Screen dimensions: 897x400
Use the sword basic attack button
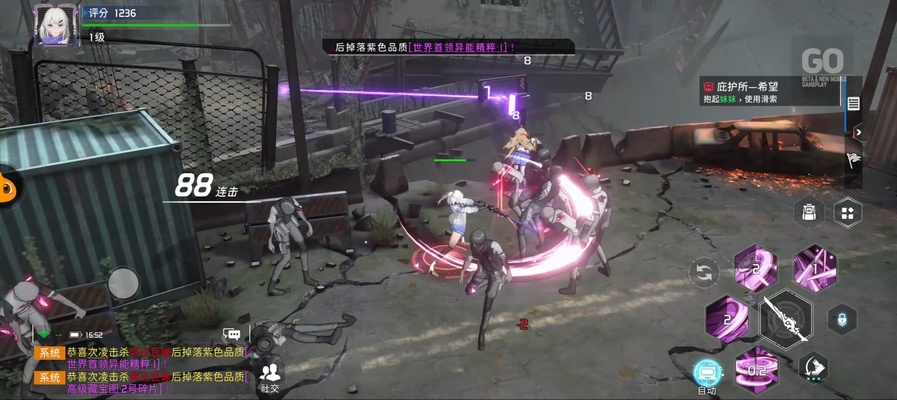click(x=785, y=318)
